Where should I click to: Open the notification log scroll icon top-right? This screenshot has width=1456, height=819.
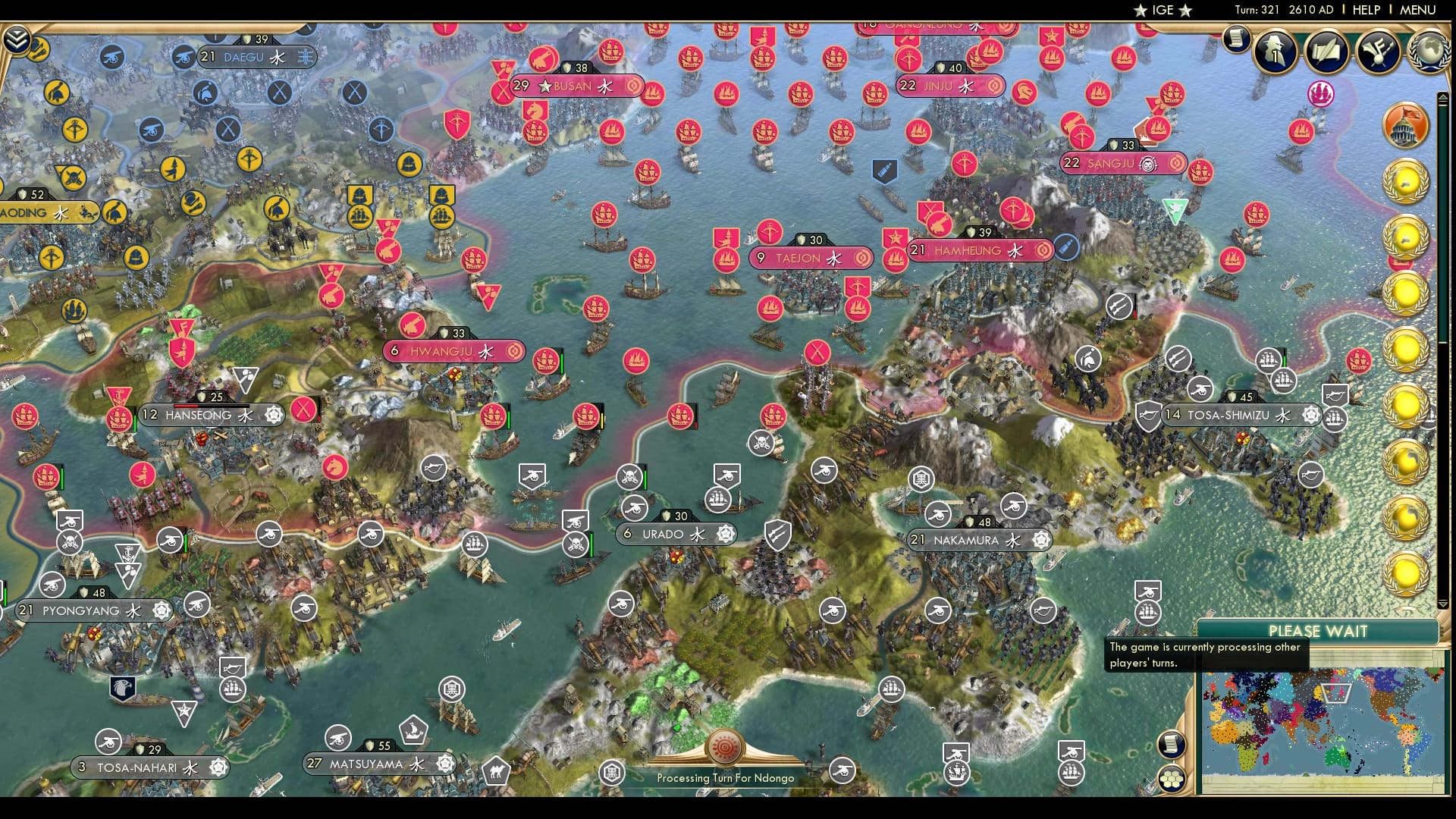(x=1236, y=39)
